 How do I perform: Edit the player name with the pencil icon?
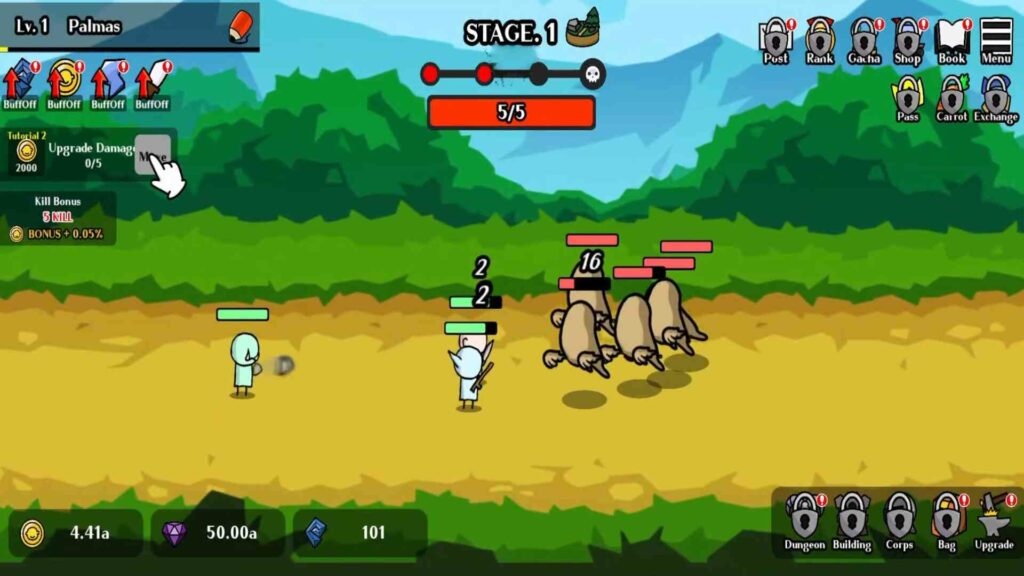click(x=240, y=24)
